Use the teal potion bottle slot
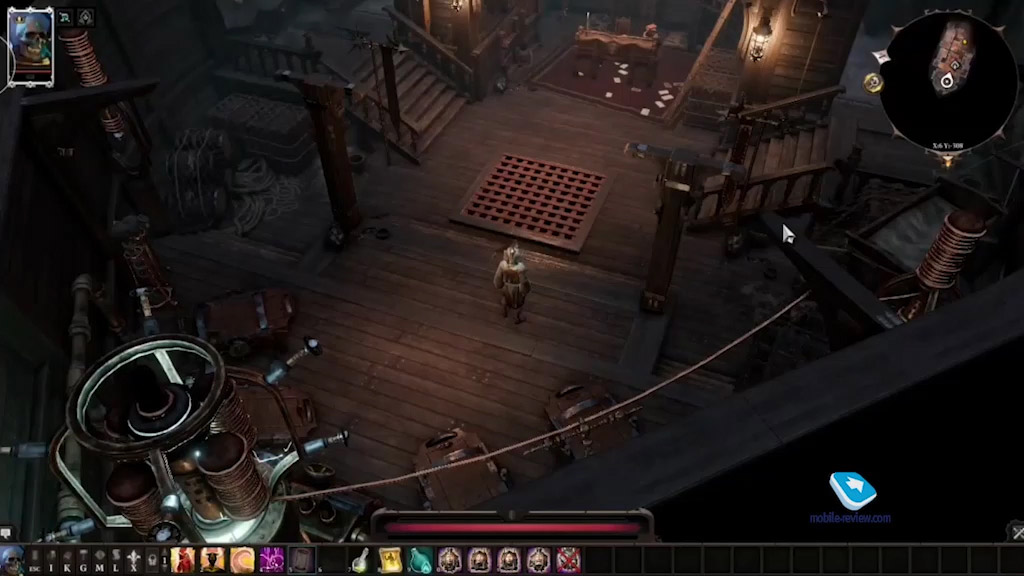 coord(420,560)
